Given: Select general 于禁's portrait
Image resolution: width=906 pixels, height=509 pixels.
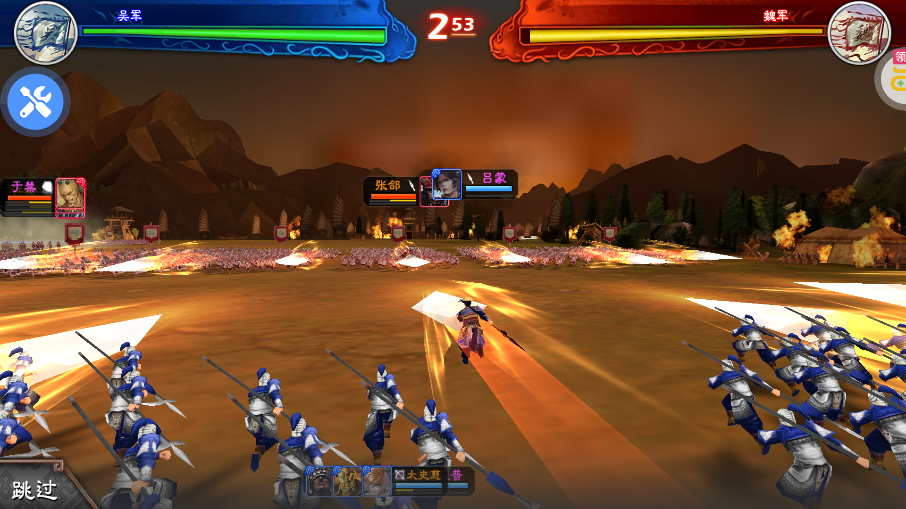Looking at the screenshot, I should coord(70,196).
